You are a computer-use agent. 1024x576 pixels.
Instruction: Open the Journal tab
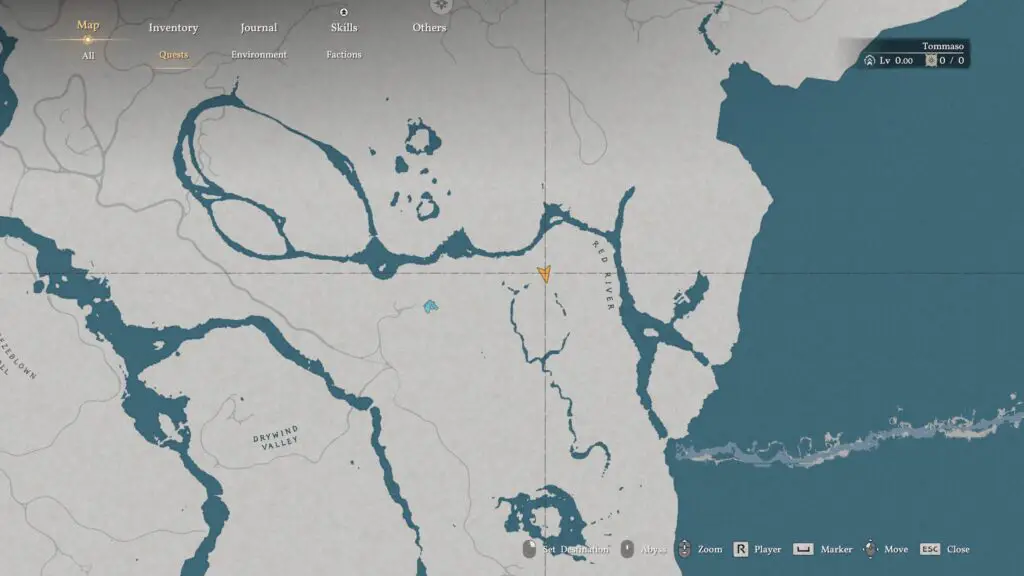pos(258,28)
